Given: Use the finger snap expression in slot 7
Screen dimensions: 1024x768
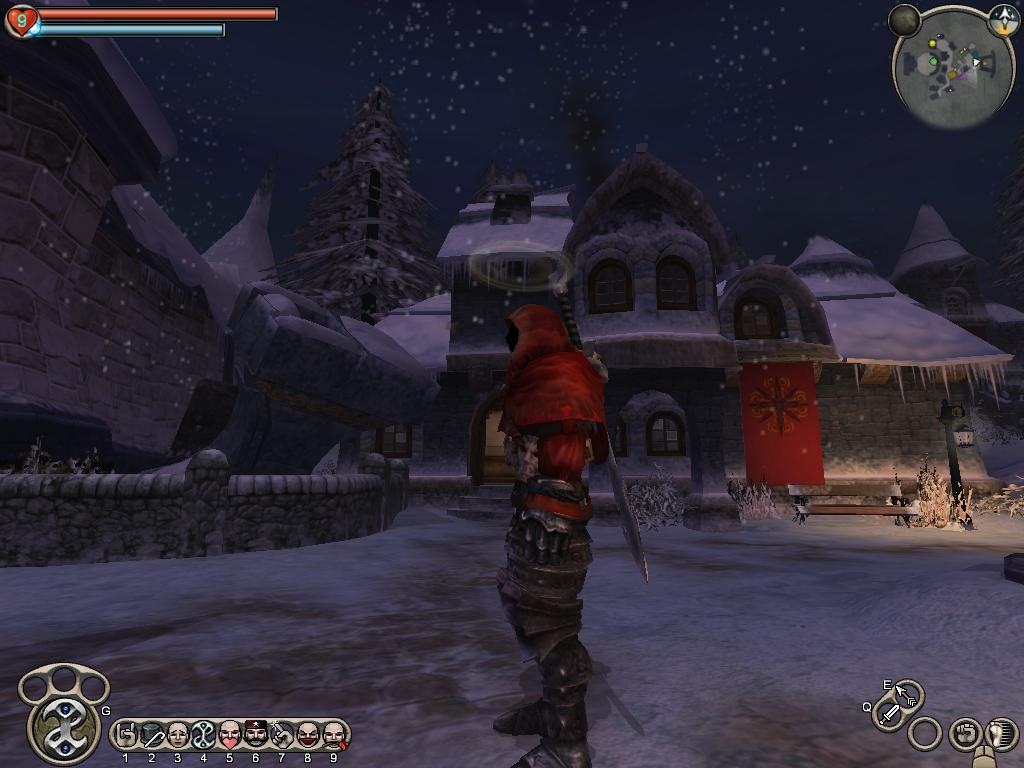Looking at the screenshot, I should [x=282, y=735].
